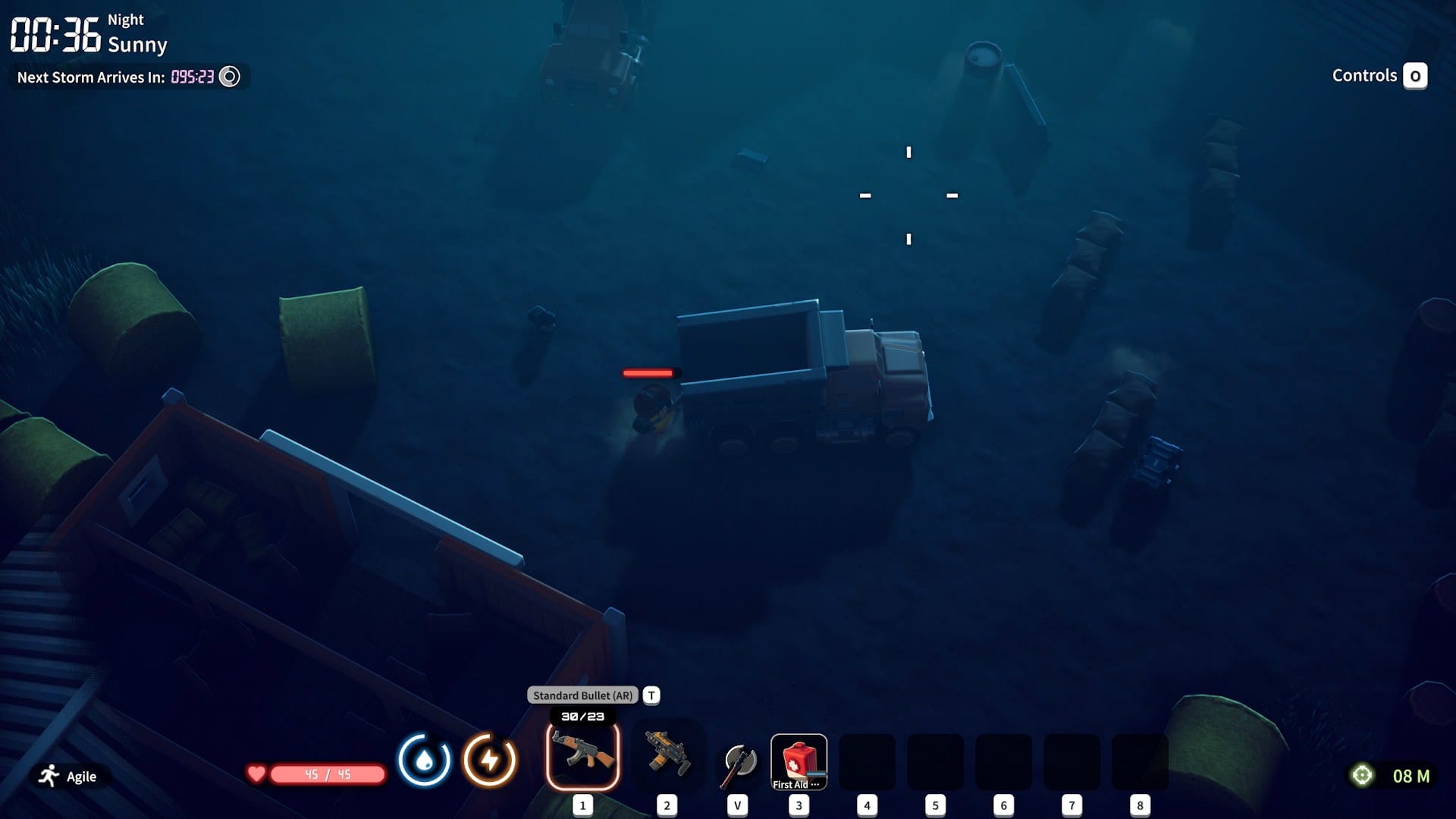Toggle the storm timer circular indicator
This screenshot has width=1456, height=819.
(229, 76)
